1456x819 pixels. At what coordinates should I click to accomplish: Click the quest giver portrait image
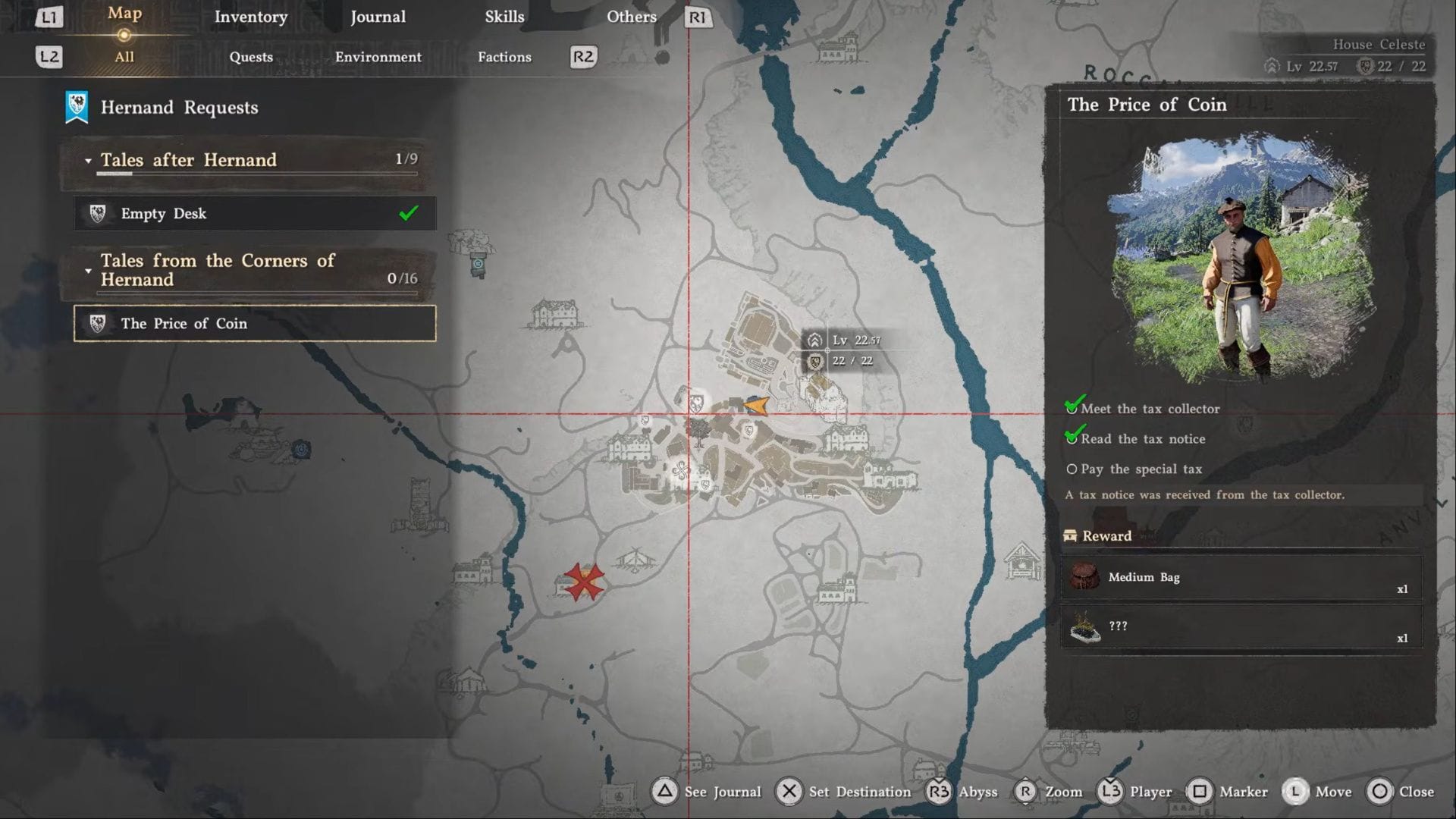1241,259
